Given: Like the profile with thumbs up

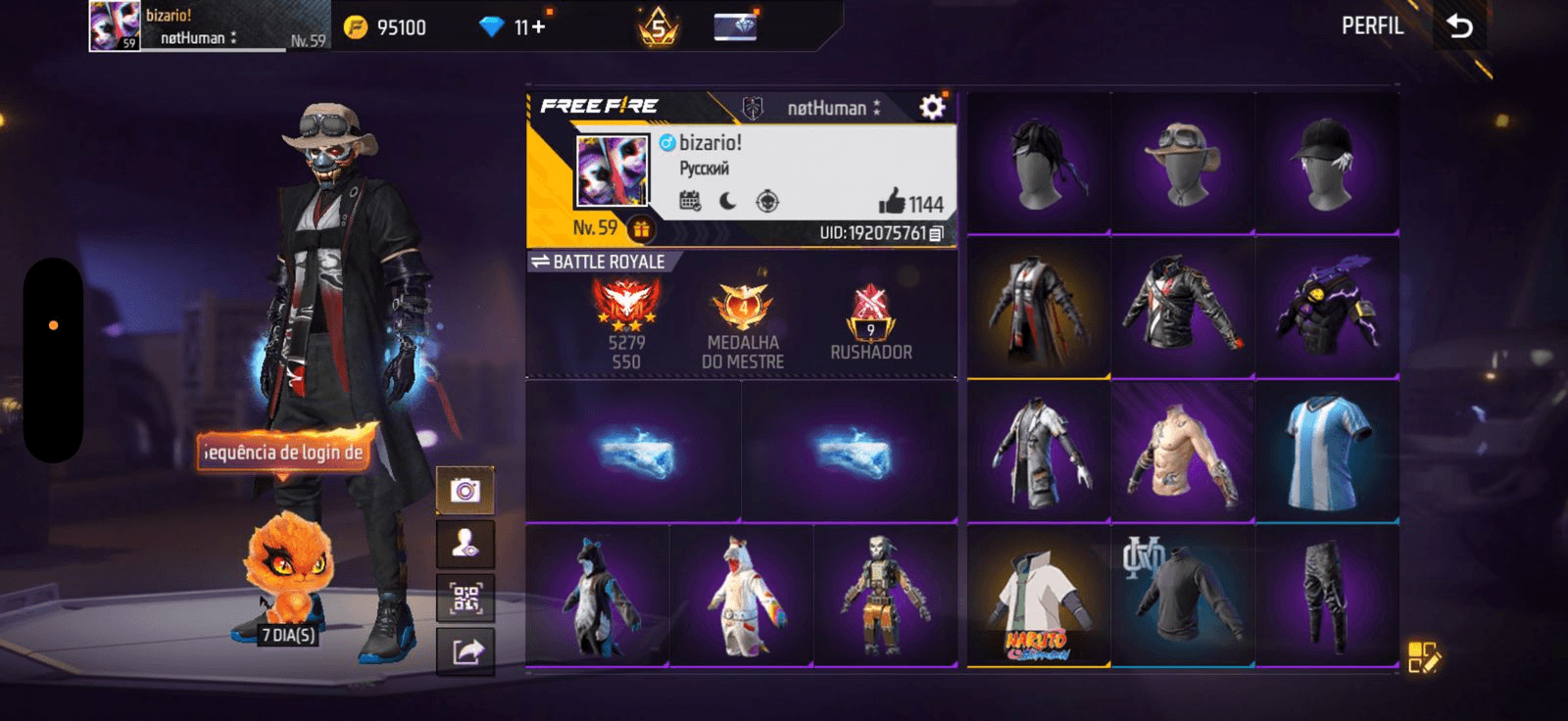Looking at the screenshot, I should tap(891, 202).
